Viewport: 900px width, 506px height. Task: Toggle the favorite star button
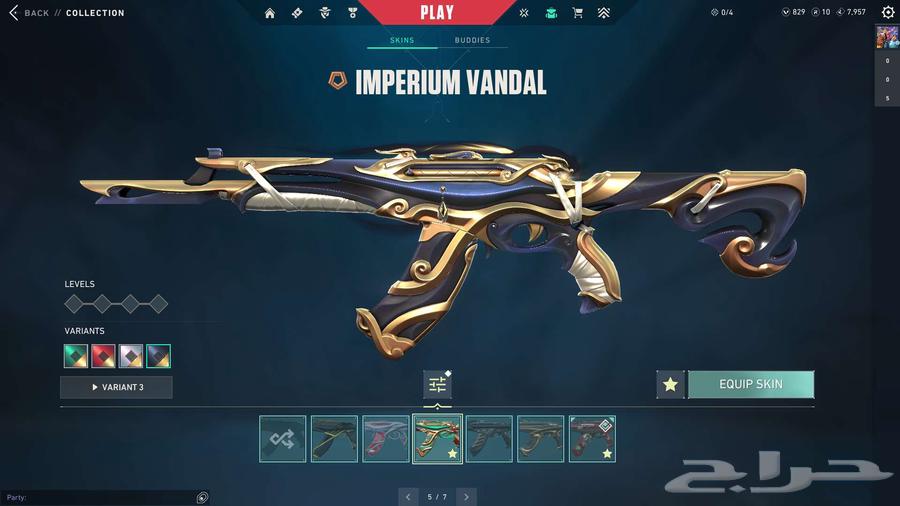coord(670,384)
